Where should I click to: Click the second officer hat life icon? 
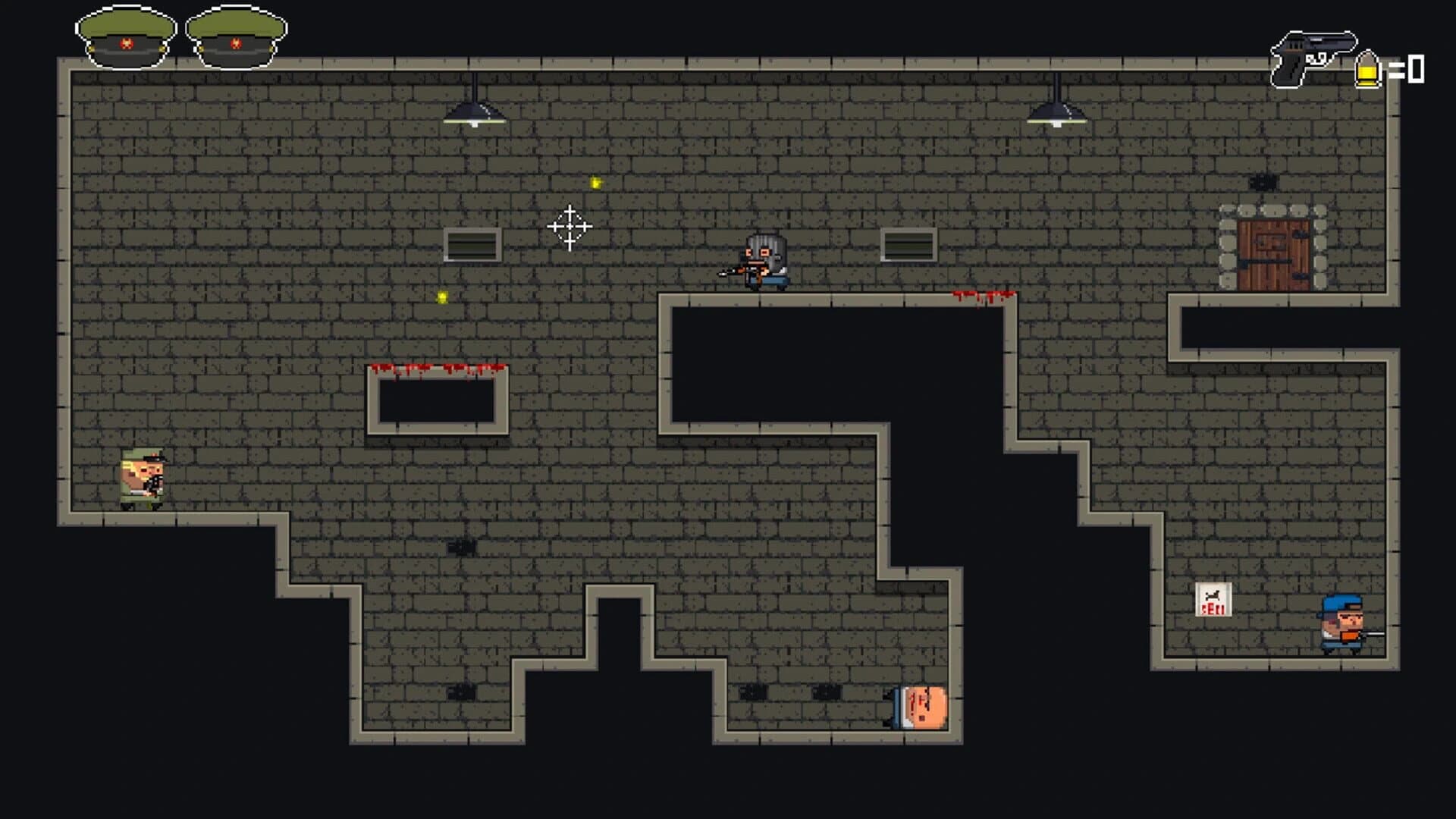235,34
